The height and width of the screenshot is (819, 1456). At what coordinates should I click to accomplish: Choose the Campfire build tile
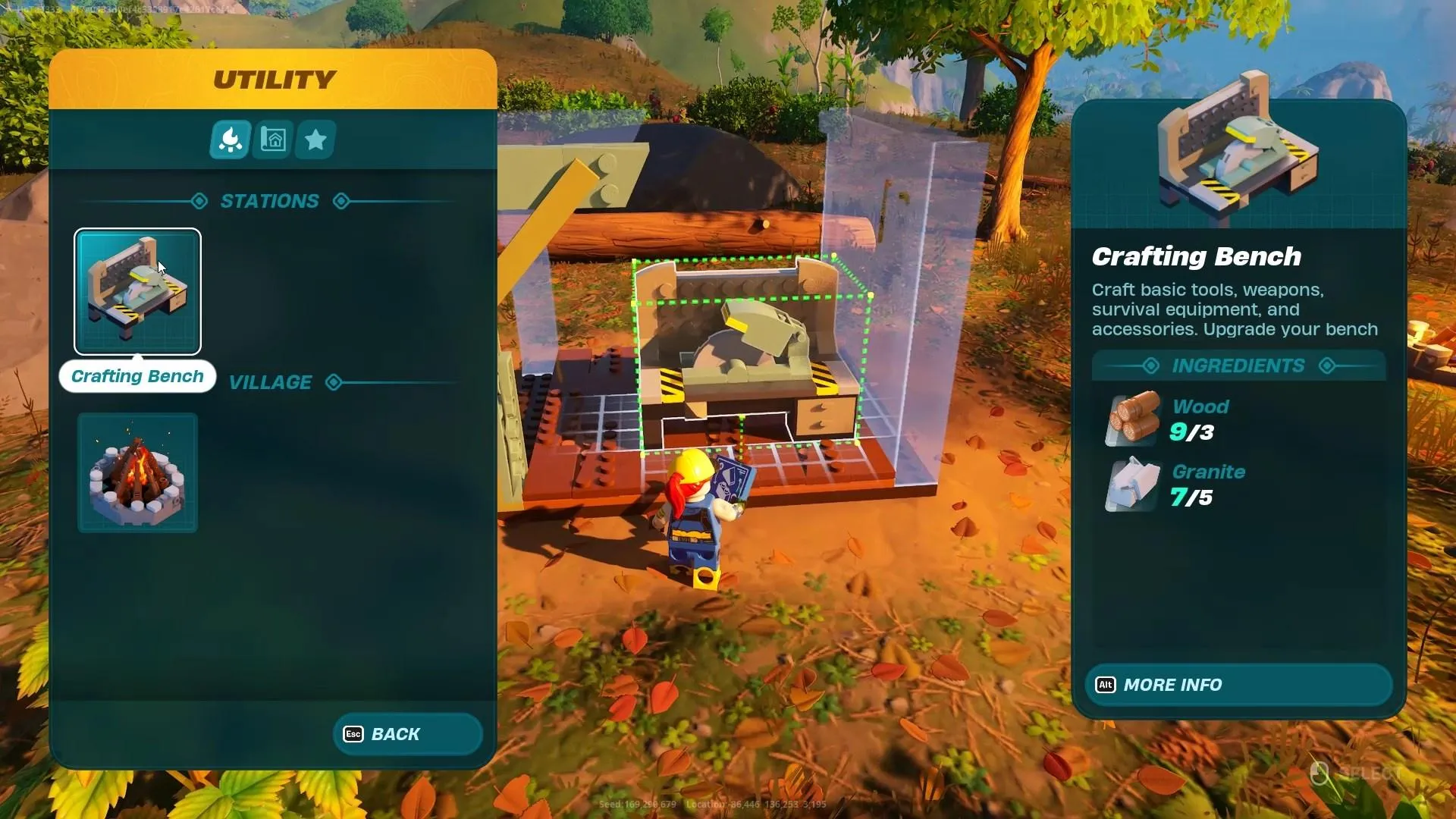tap(137, 472)
